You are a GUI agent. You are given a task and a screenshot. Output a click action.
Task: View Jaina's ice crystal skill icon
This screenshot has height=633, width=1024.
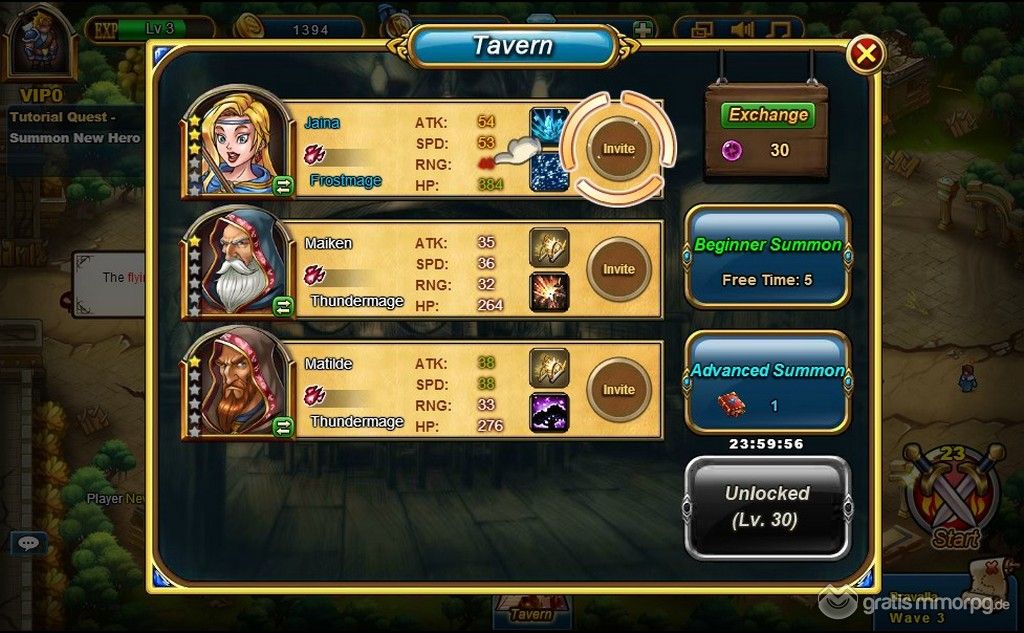click(549, 125)
